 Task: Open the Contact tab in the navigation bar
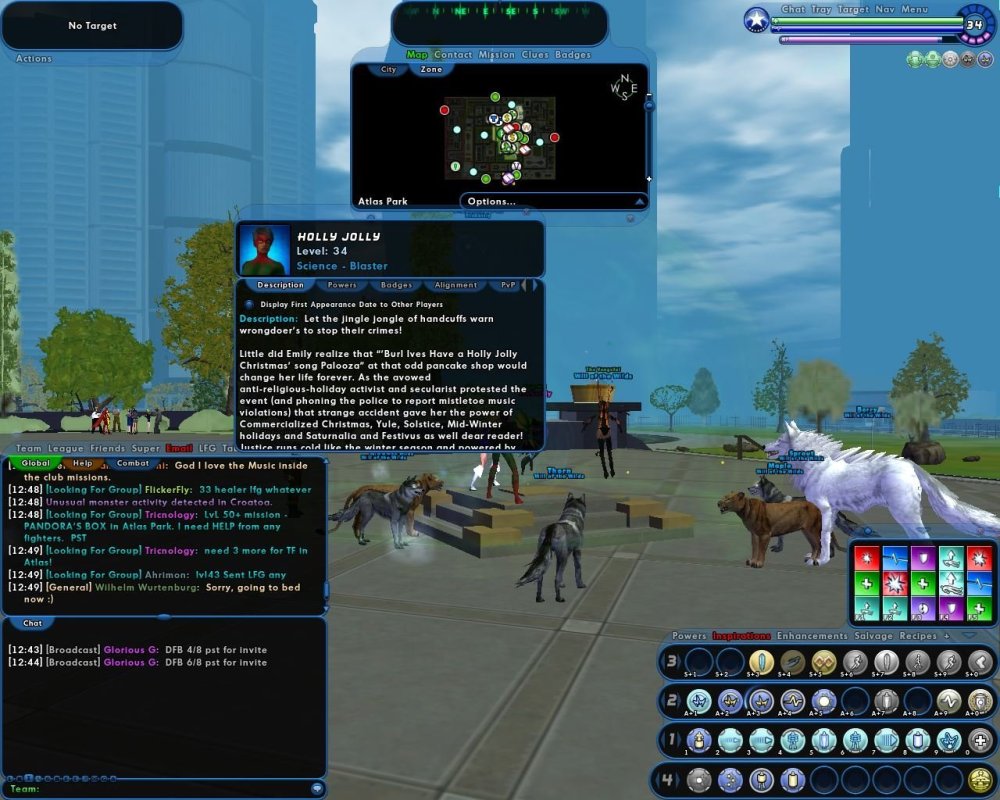pos(453,55)
